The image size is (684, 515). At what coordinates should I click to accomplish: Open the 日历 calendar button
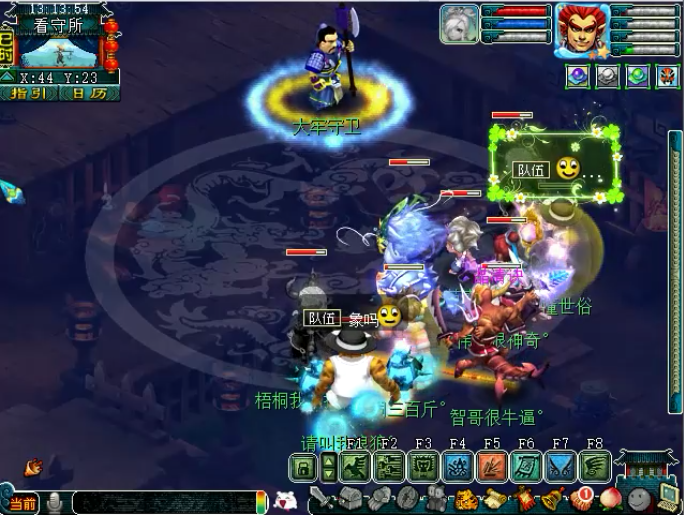click(88, 93)
